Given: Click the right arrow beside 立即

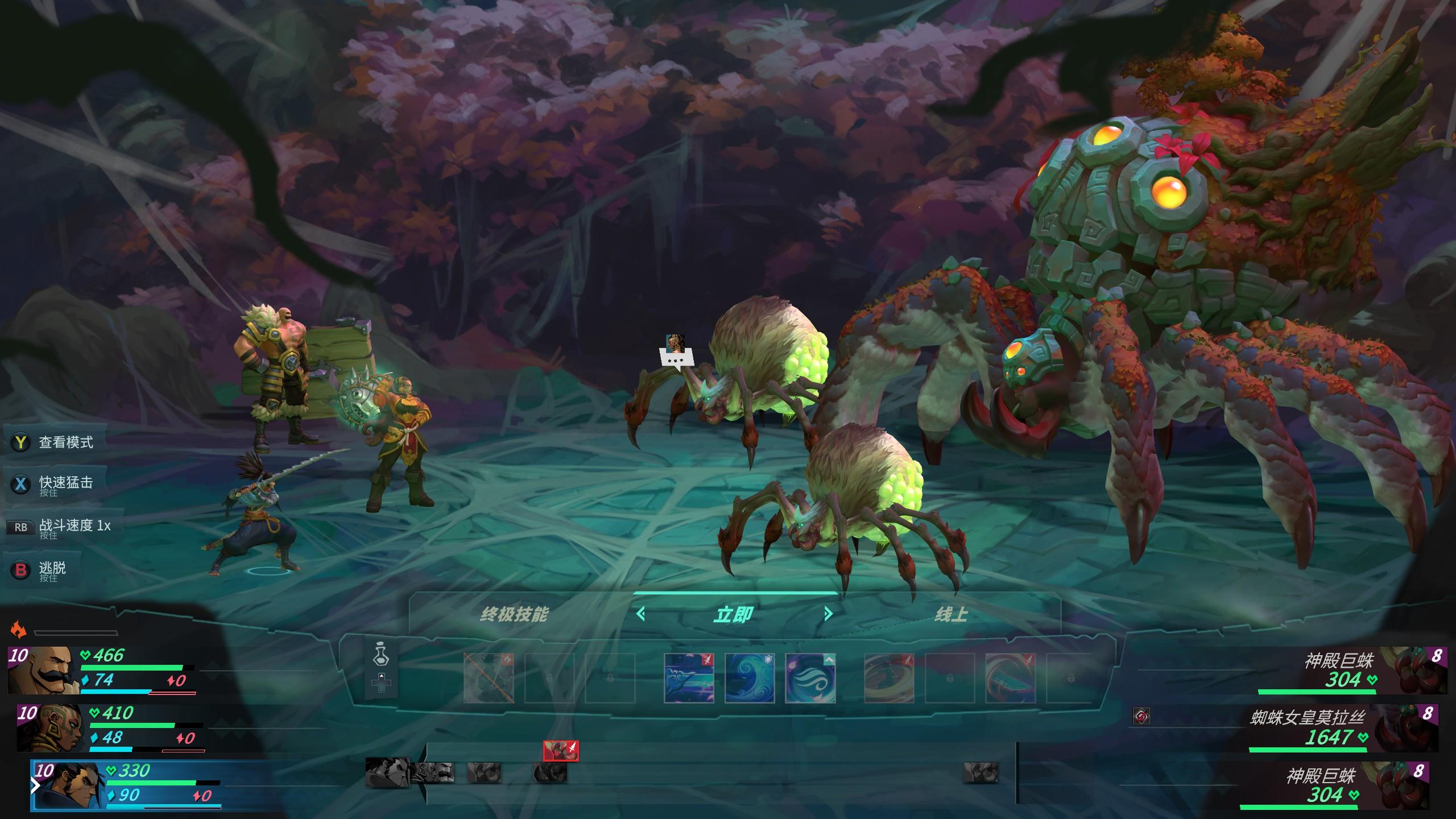Looking at the screenshot, I should (x=828, y=614).
